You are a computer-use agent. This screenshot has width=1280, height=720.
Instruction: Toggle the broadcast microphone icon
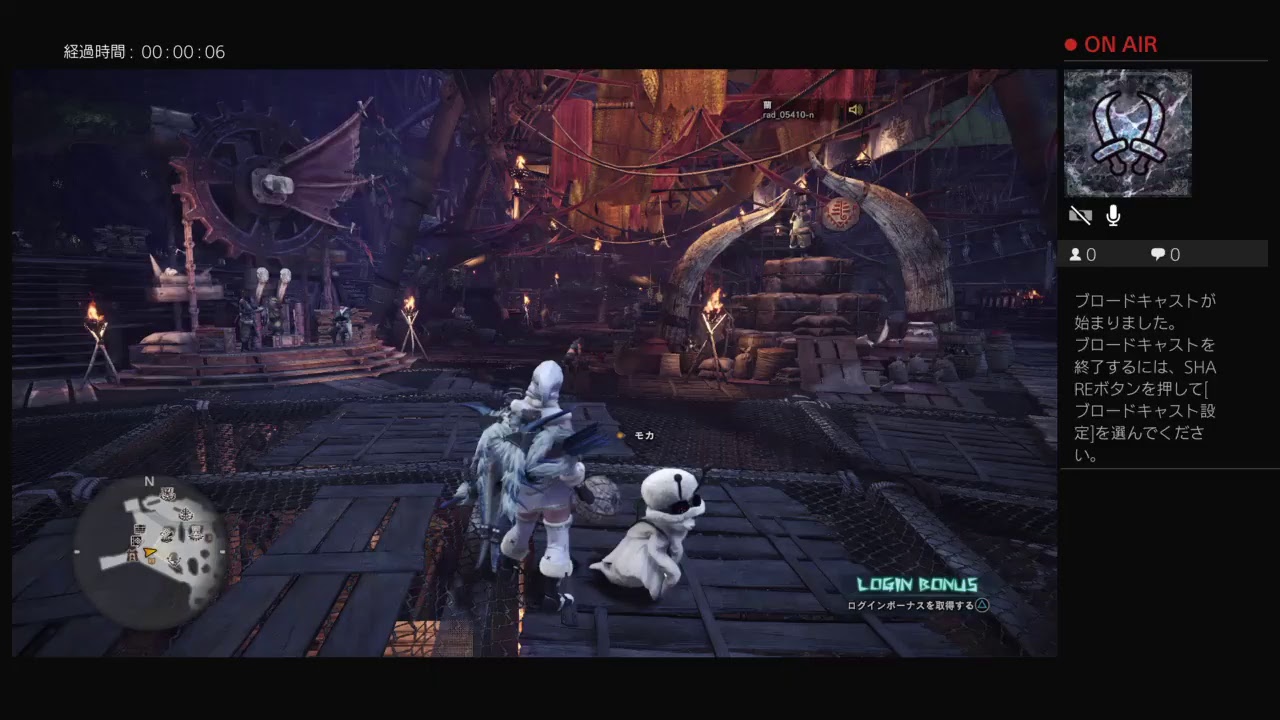1113,215
